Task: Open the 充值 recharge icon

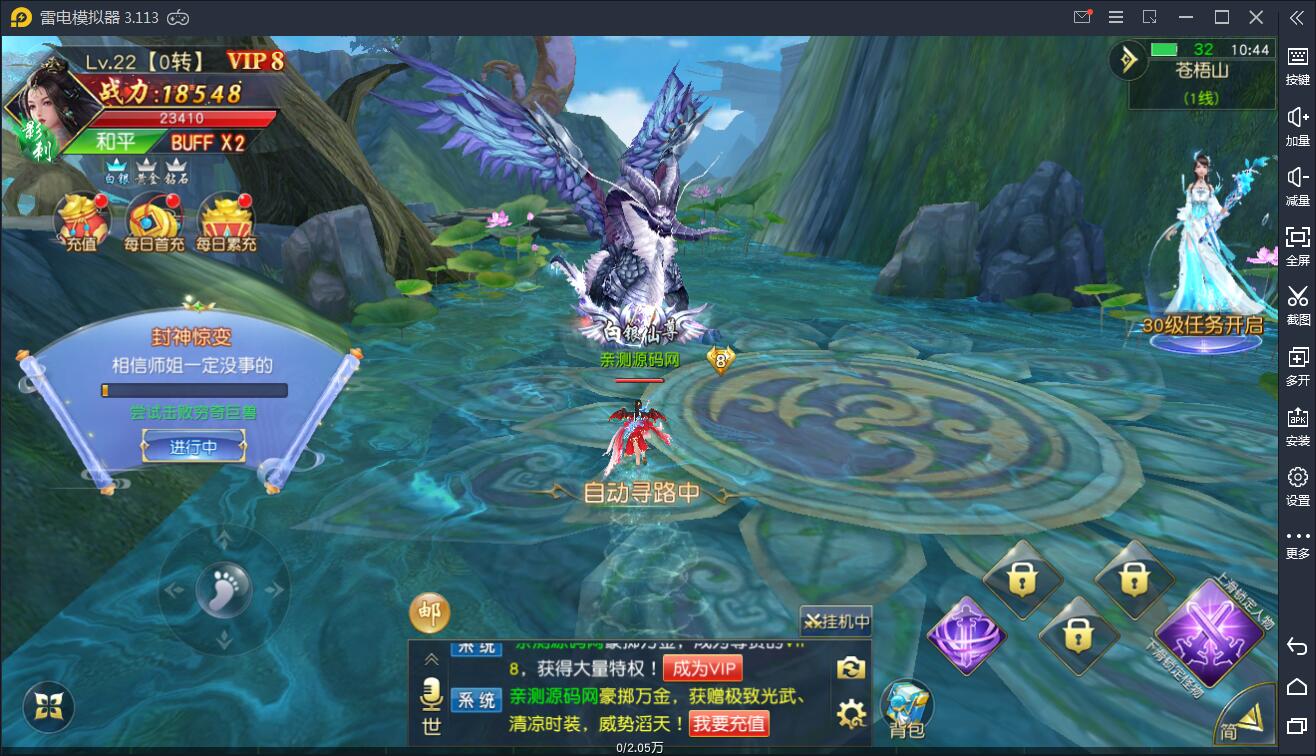Action: 82,221
